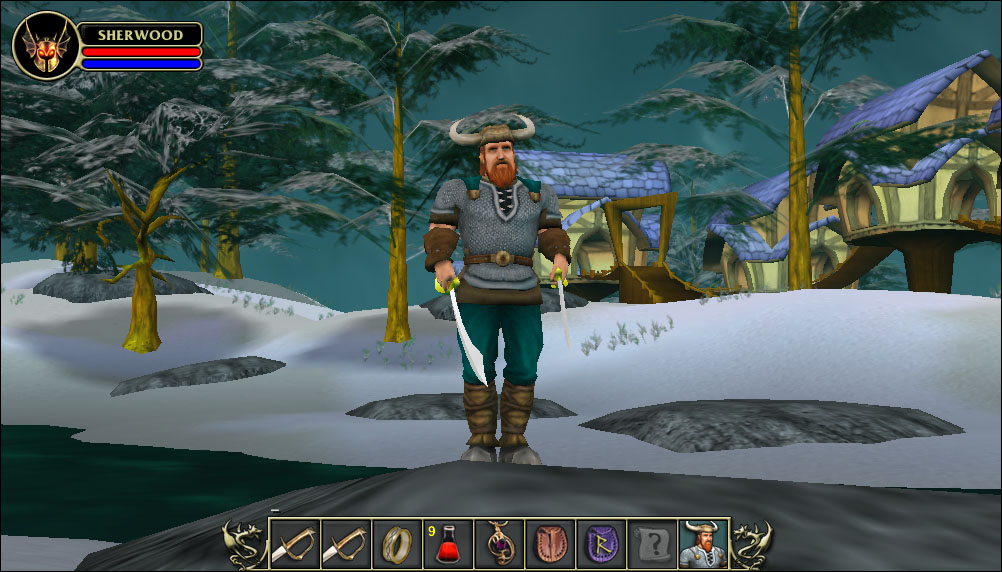This screenshot has height=572, width=1002.
Task: Click the winged helmet emblem portrait
Action: tap(45, 46)
